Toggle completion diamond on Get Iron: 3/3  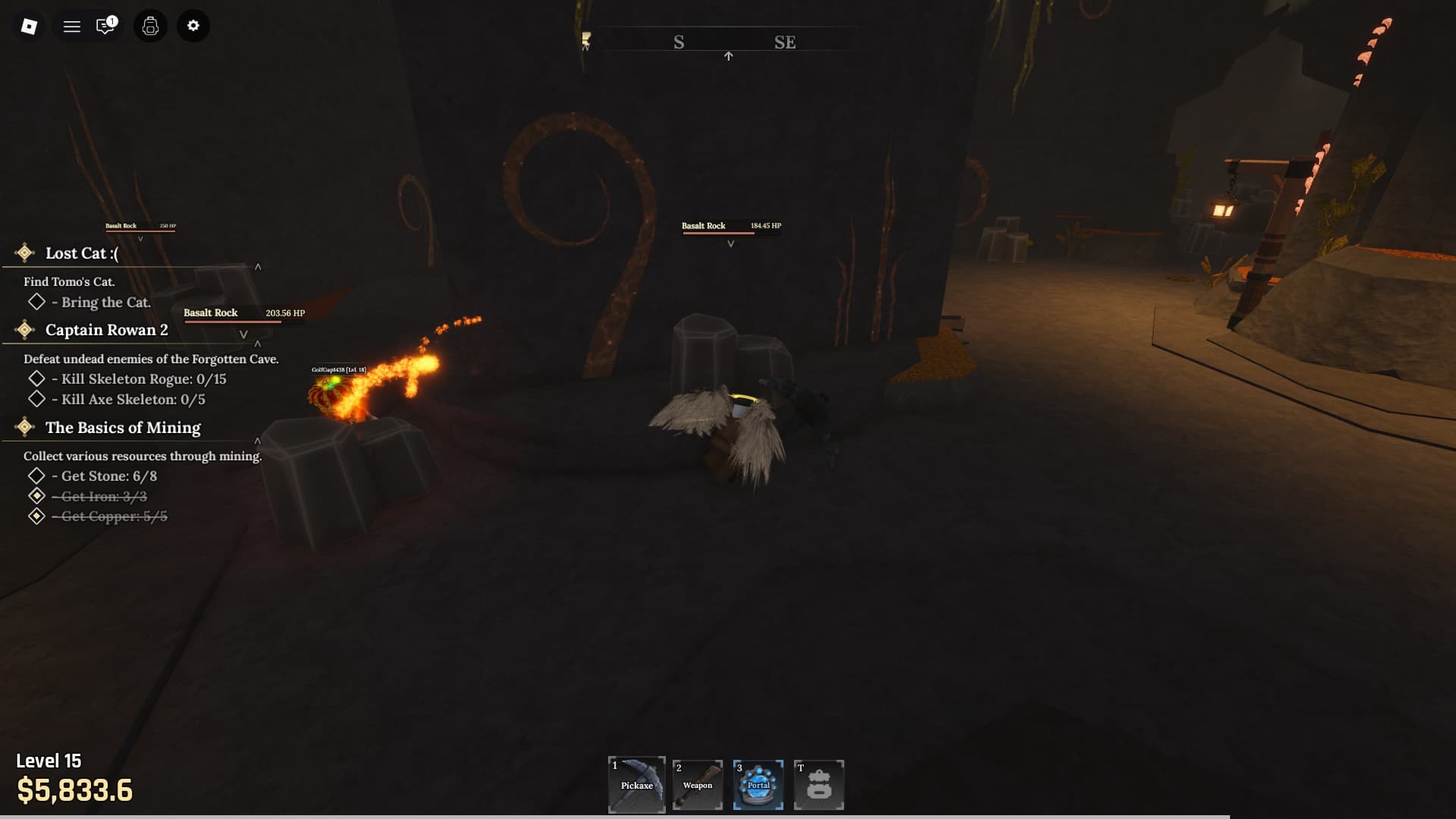36,496
